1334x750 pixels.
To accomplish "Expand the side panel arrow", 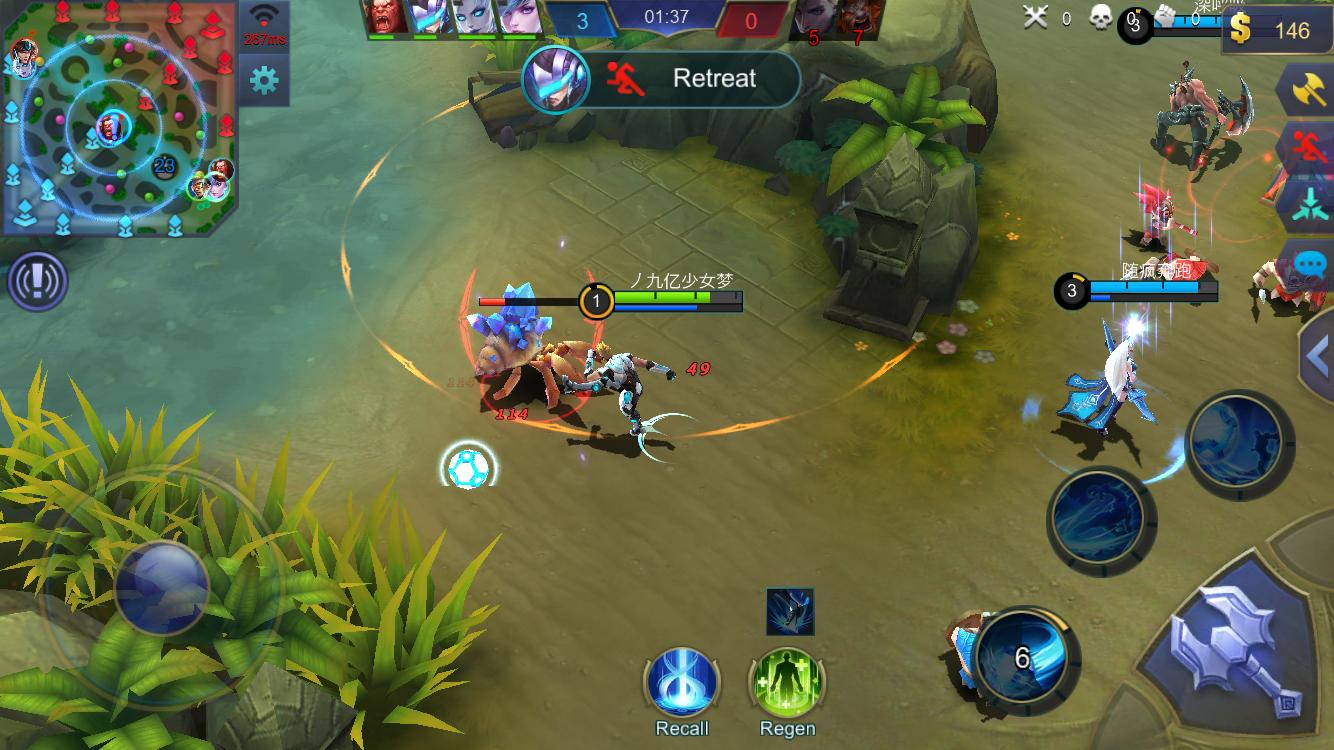I will point(1317,355).
